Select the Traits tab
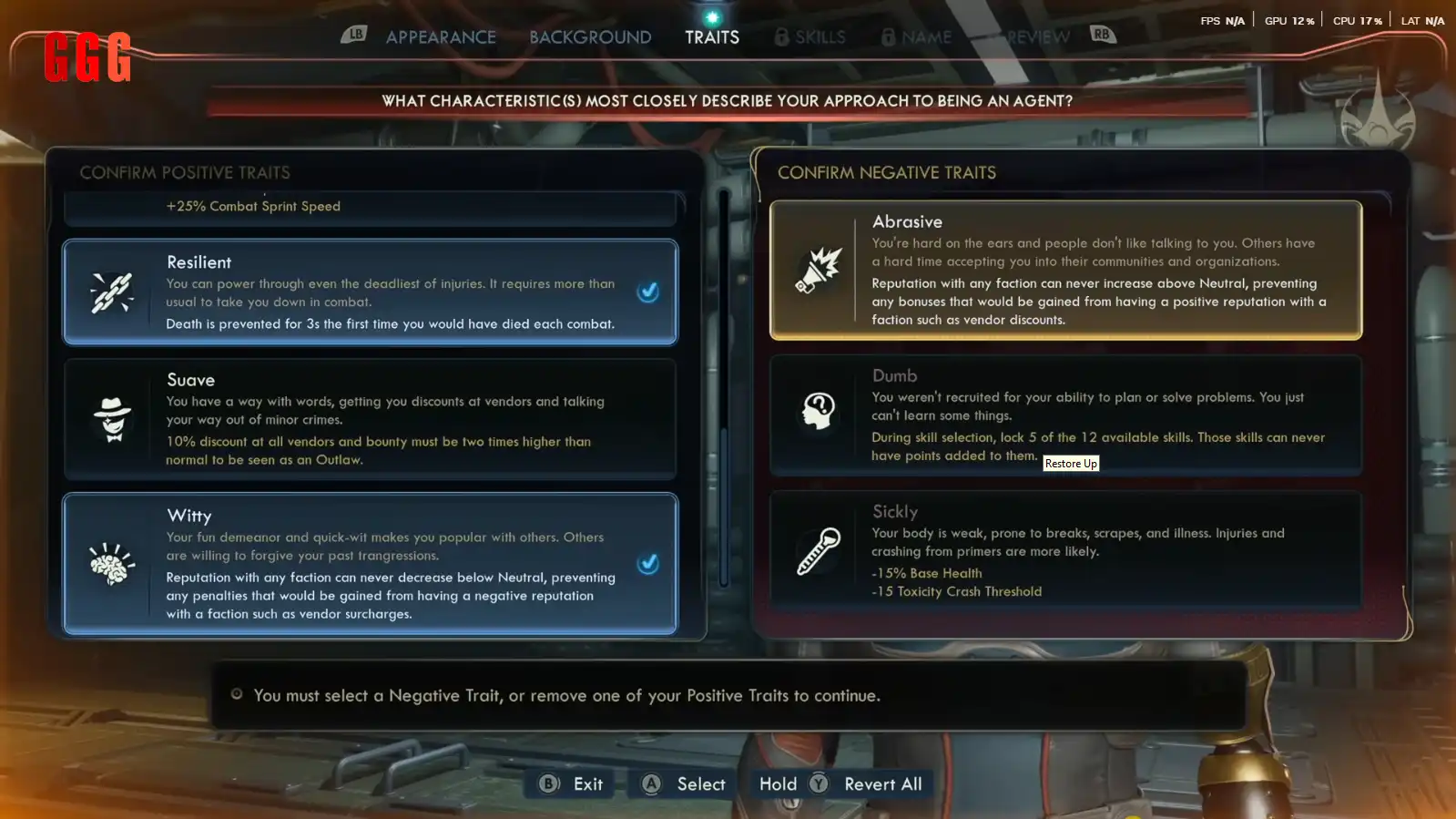 coord(712,37)
